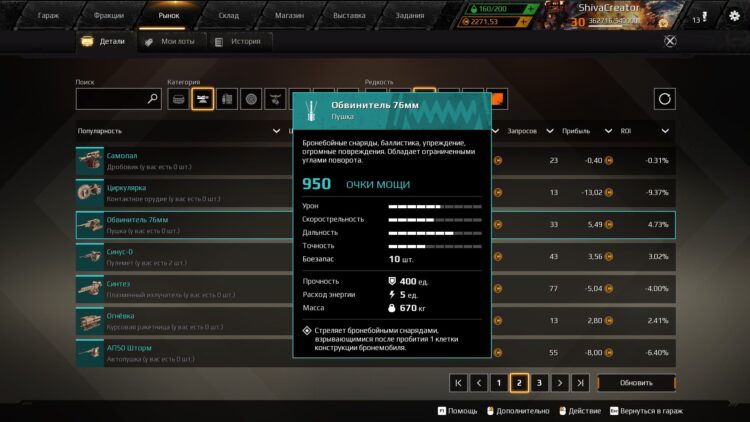Open the История sub-tab
Viewport: 750px width, 422px height.
click(246, 42)
